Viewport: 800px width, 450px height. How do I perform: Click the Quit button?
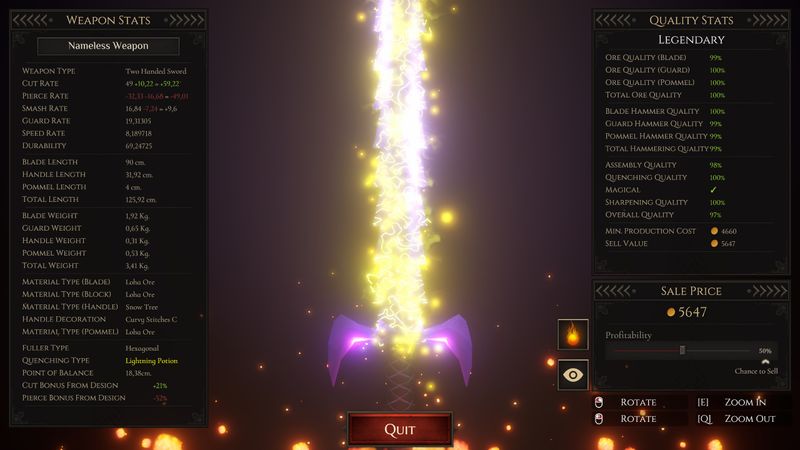coord(399,429)
